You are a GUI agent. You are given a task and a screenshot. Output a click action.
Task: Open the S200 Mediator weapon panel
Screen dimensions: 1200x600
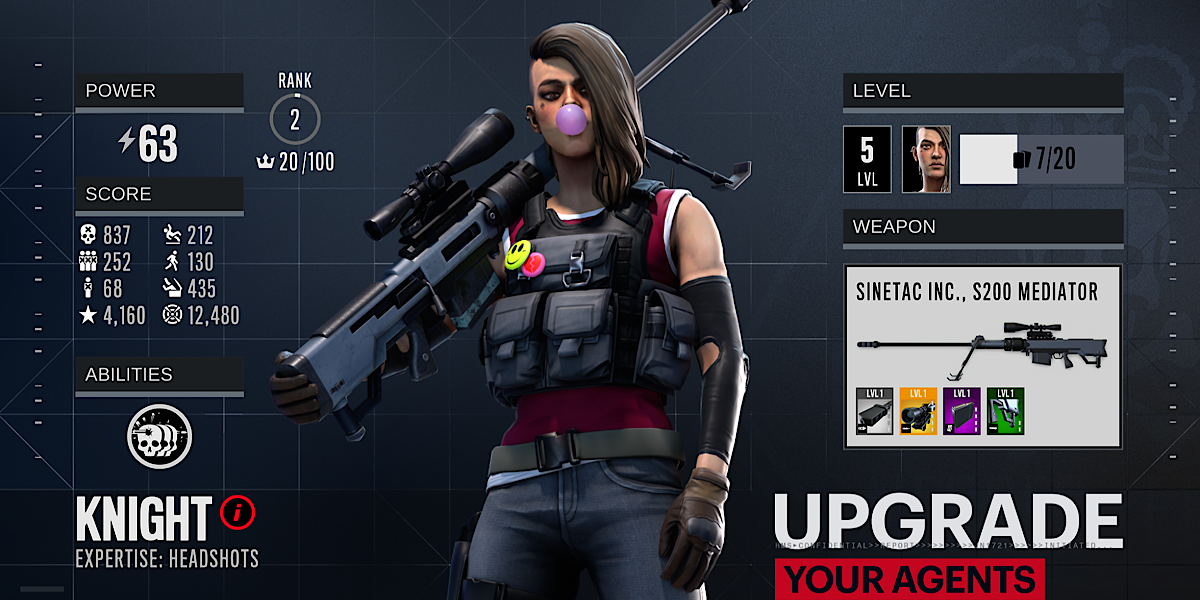point(982,355)
